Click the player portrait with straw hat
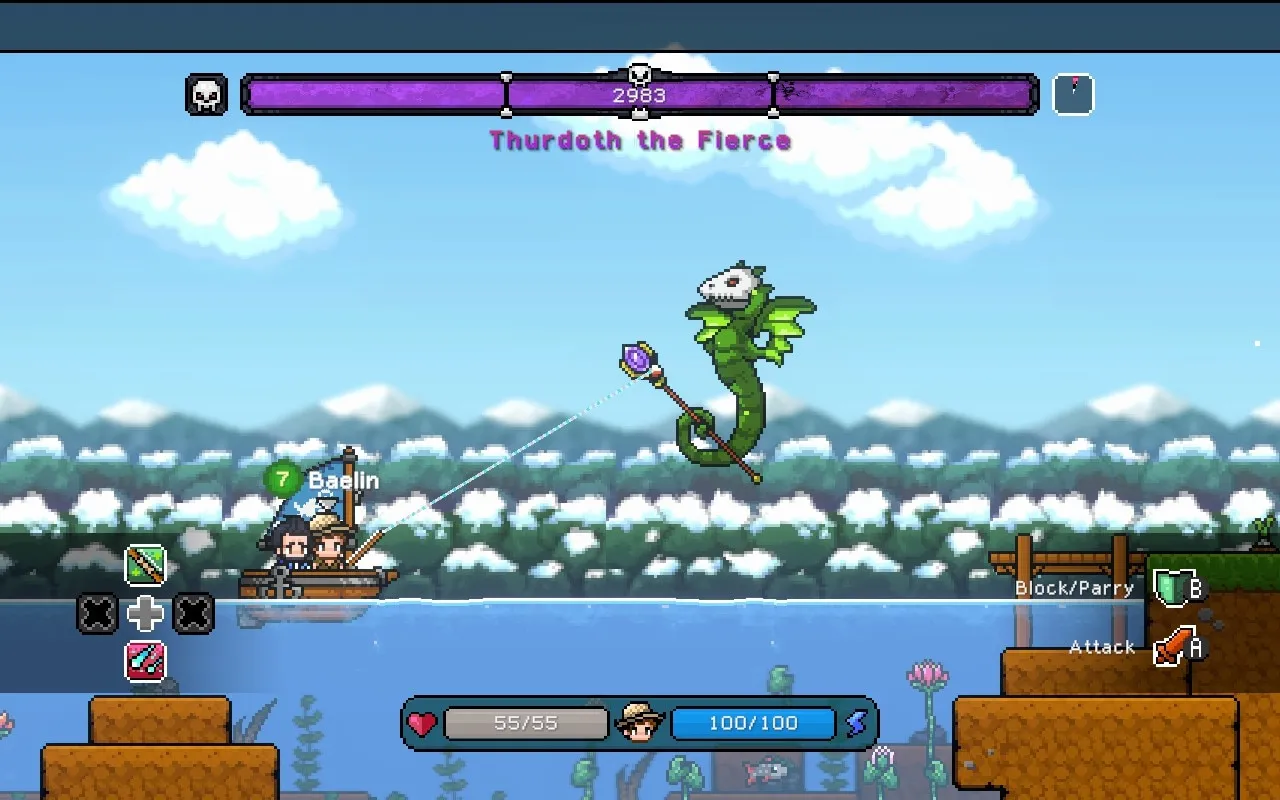Image resolution: width=1280 pixels, height=800 pixels. [640, 722]
